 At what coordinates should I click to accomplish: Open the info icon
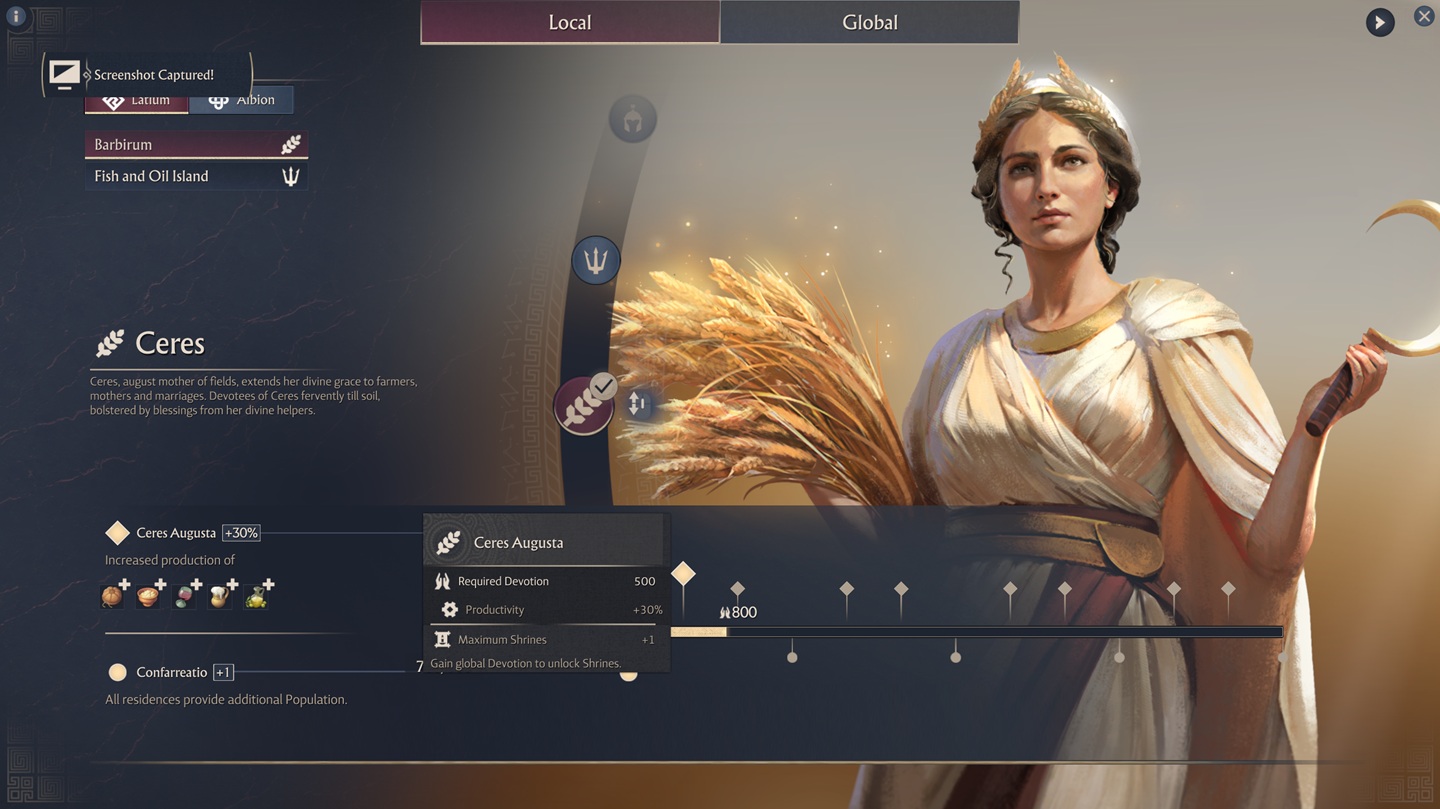[16, 16]
